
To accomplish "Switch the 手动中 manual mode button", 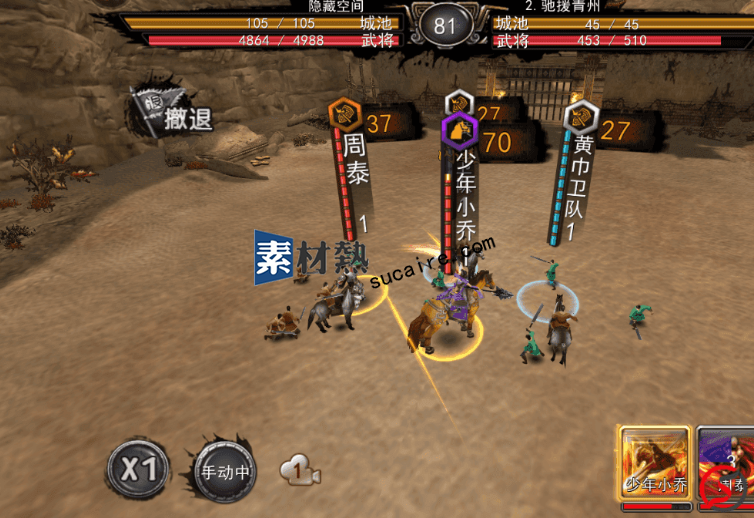I will [x=225, y=469].
